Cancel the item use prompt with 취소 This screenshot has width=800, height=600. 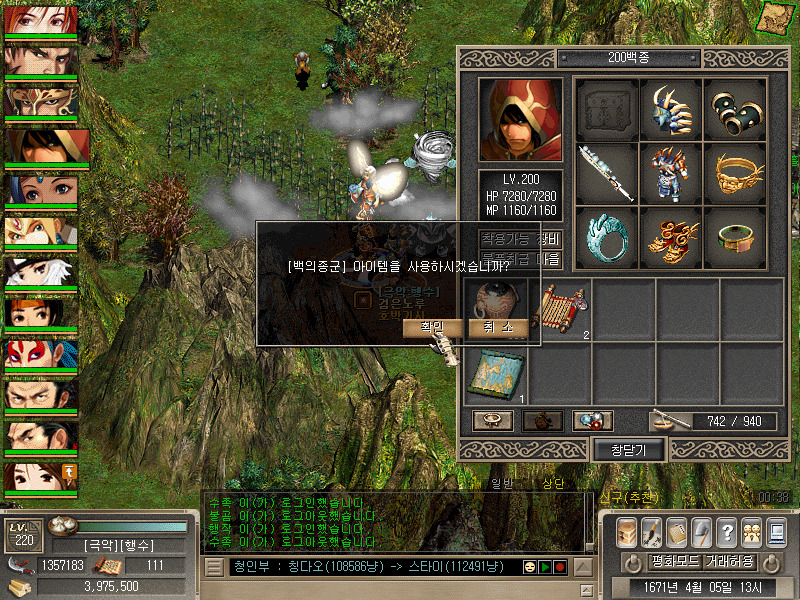(x=497, y=328)
